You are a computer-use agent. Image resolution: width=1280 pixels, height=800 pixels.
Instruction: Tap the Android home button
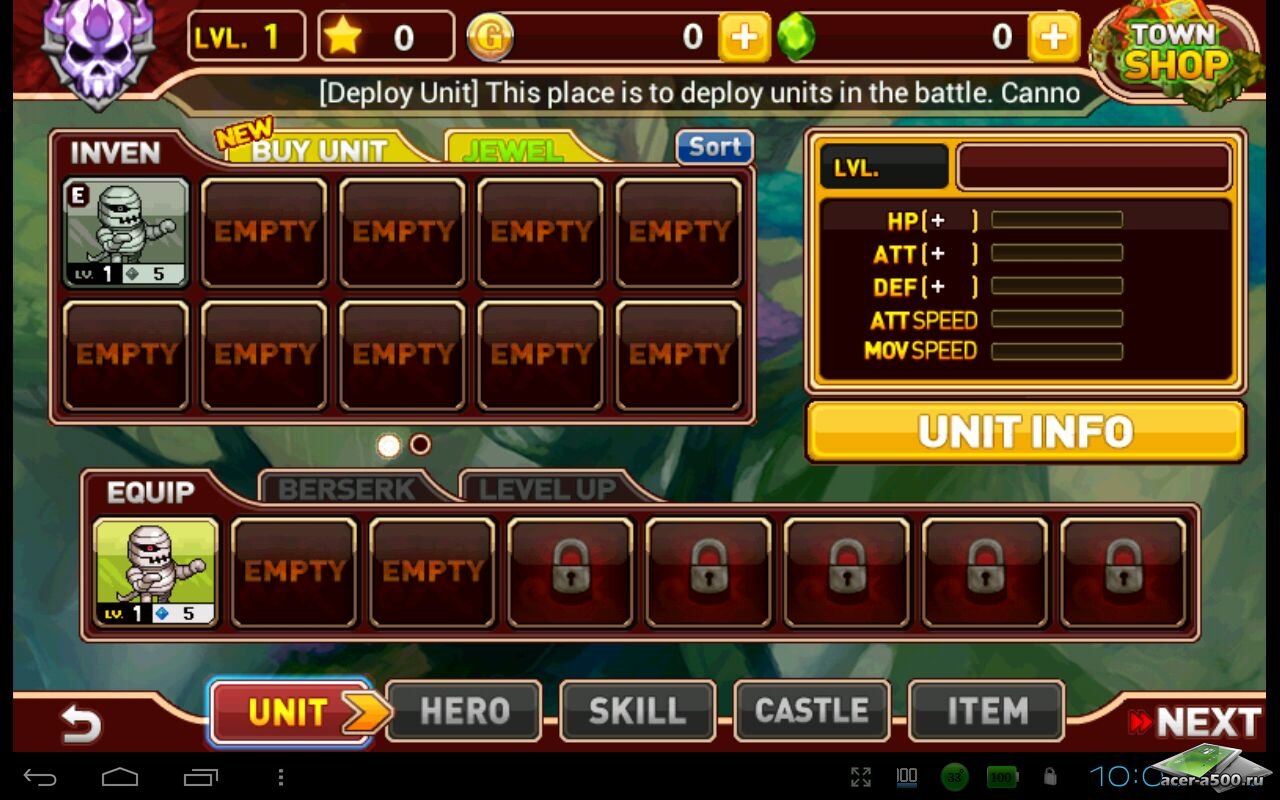point(120,777)
